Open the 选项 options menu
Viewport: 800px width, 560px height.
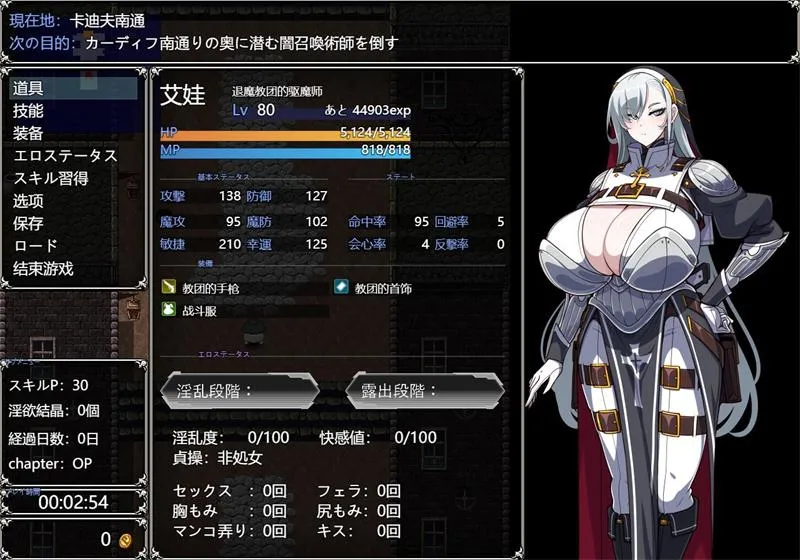click(28, 201)
